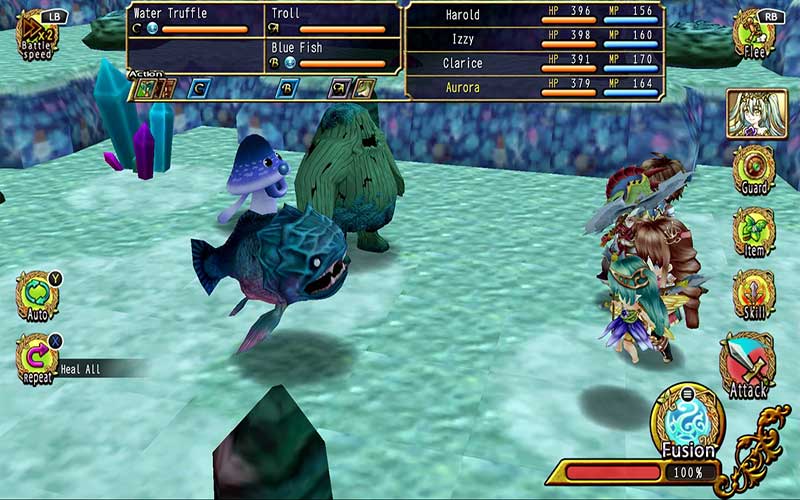
Task: Choose the Guard command
Action: (754, 170)
